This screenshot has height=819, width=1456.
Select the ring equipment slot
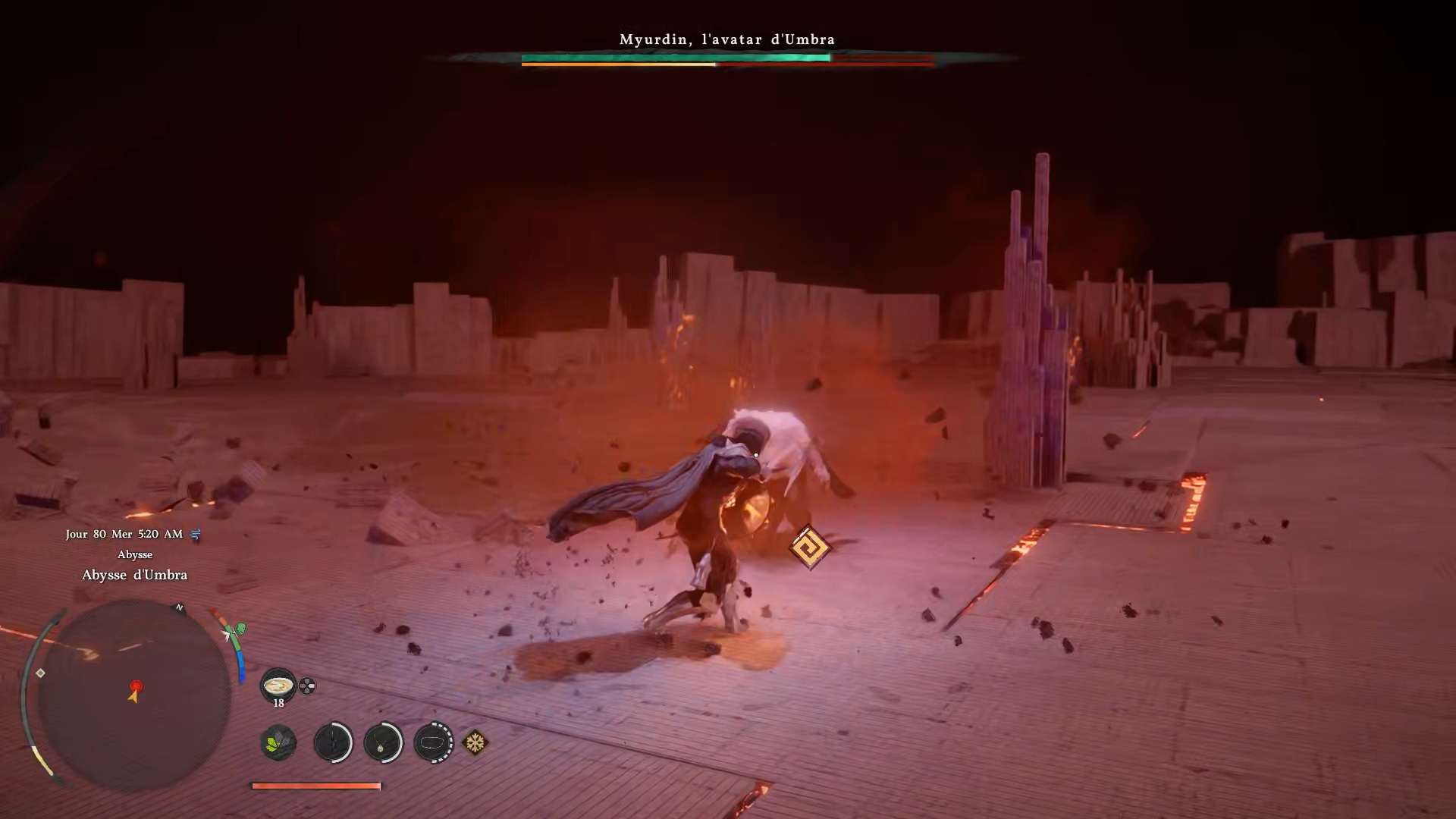(x=433, y=742)
